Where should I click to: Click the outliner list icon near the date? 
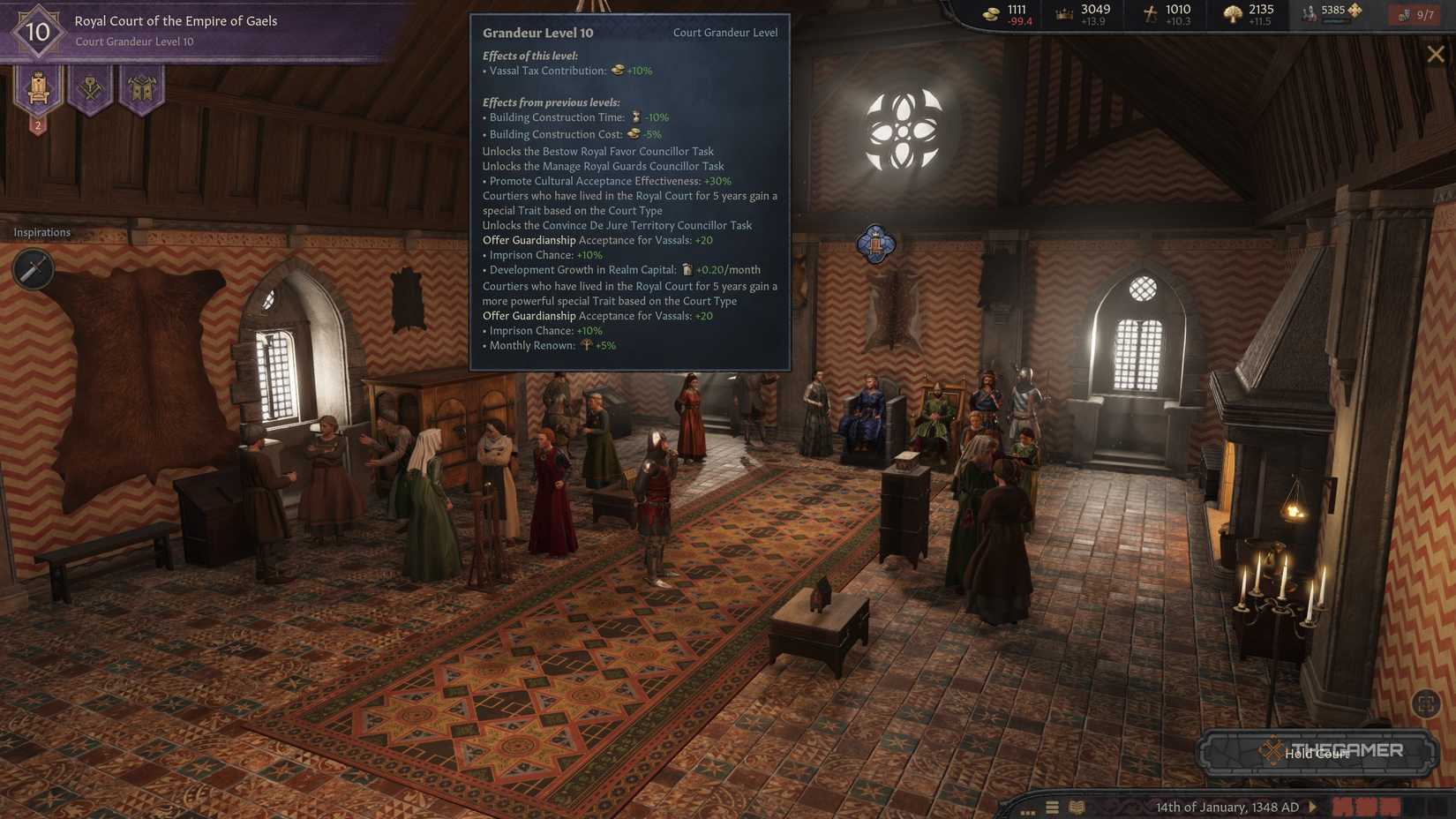1052,807
